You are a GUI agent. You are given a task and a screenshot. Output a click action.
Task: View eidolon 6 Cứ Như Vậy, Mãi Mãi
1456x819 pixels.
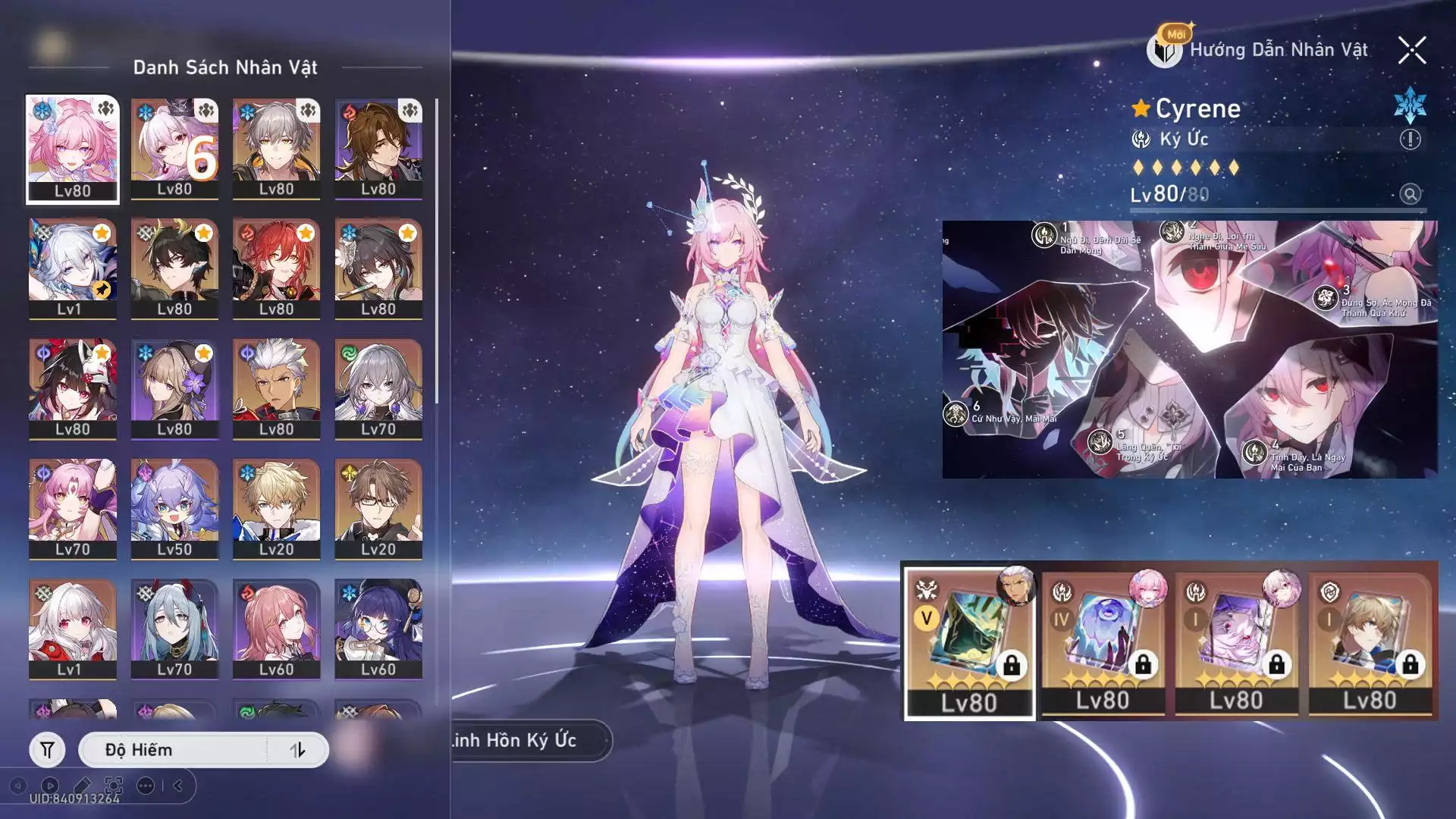pyautogui.click(x=955, y=414)
